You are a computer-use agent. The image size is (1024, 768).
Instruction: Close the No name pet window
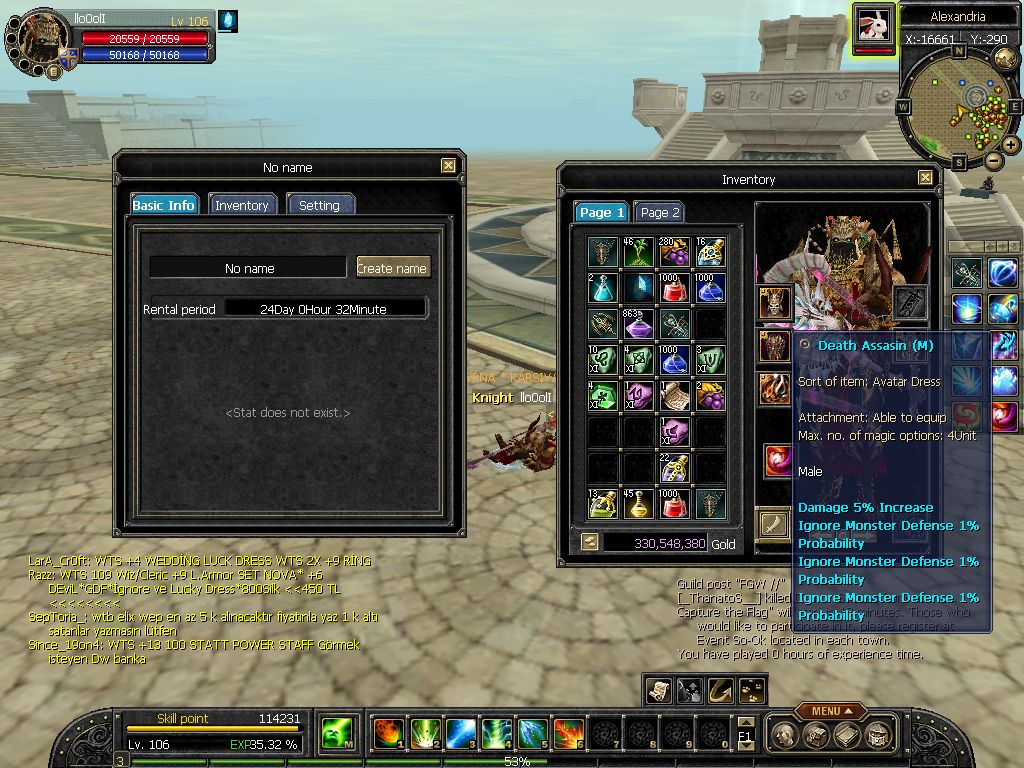[447, 167]
